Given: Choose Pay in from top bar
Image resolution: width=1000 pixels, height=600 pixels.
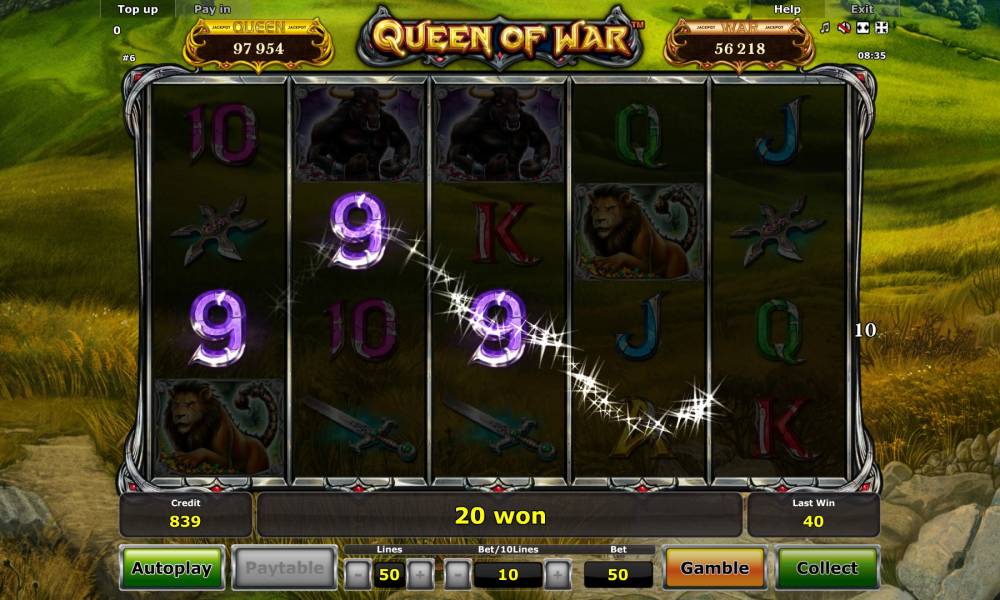Looking at the screenshot, I should (212, 9).
